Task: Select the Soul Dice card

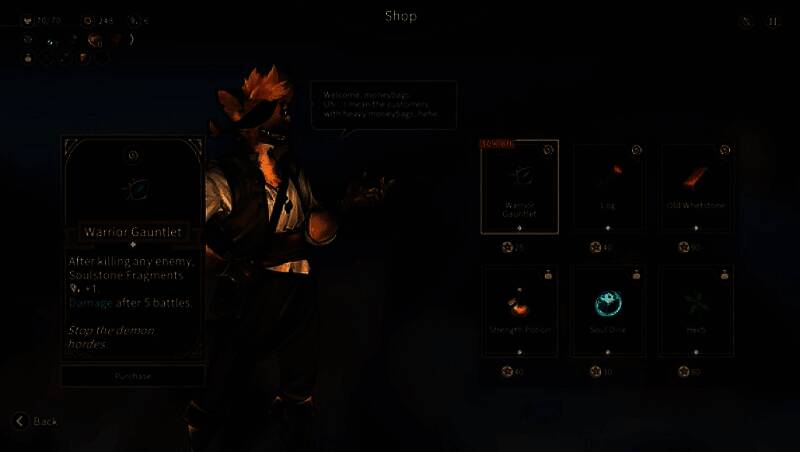Action: (x=607, y=311)
